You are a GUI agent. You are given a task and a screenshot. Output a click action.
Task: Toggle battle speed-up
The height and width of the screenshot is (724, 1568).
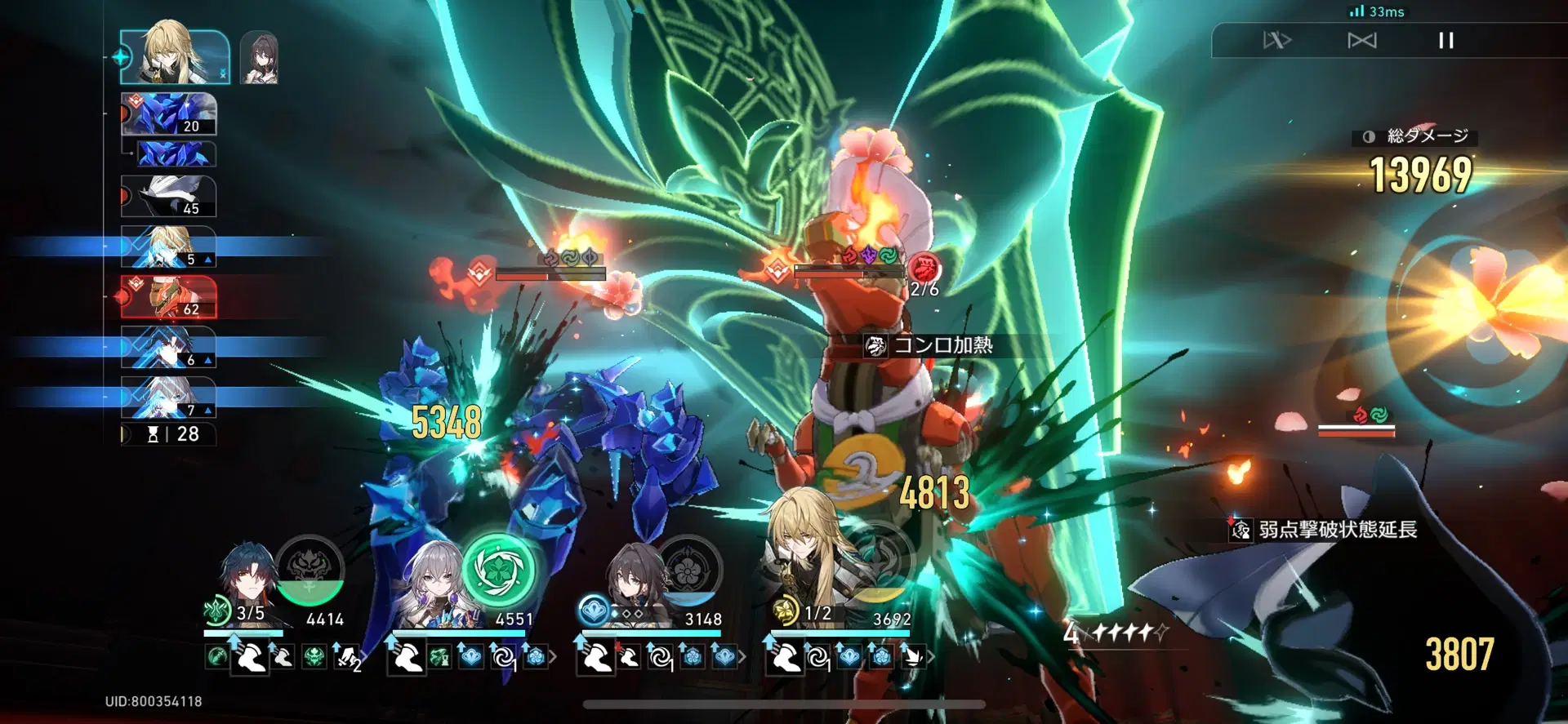click(x=1276, y=41)
